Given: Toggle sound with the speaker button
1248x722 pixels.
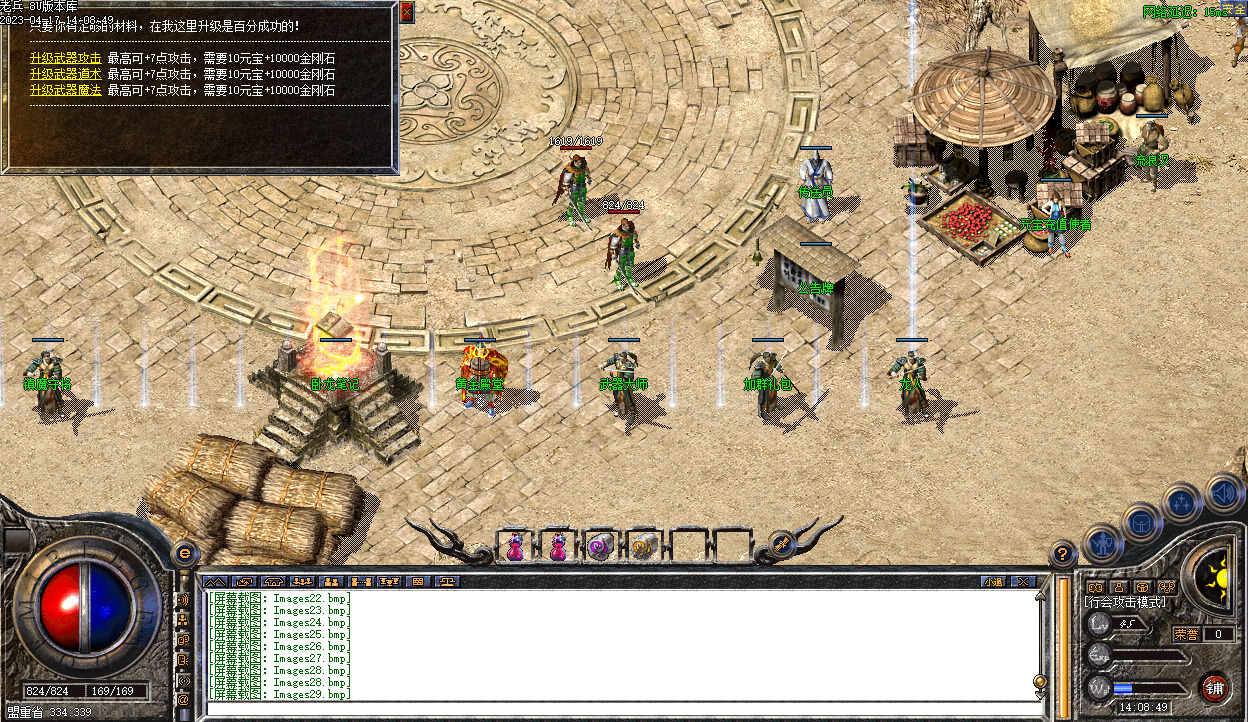Looking at the screenshot, I should coord(1223,492).
